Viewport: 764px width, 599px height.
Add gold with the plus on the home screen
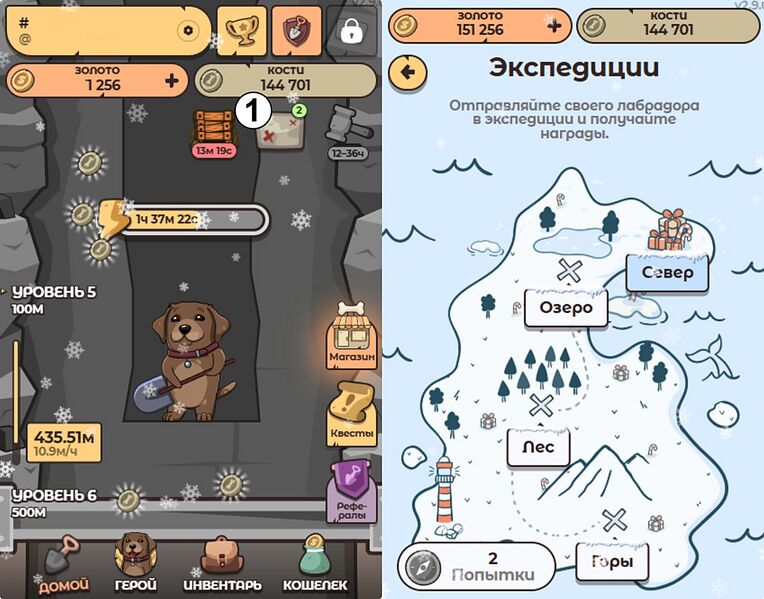pyautogui.click(x=171, y=80)
